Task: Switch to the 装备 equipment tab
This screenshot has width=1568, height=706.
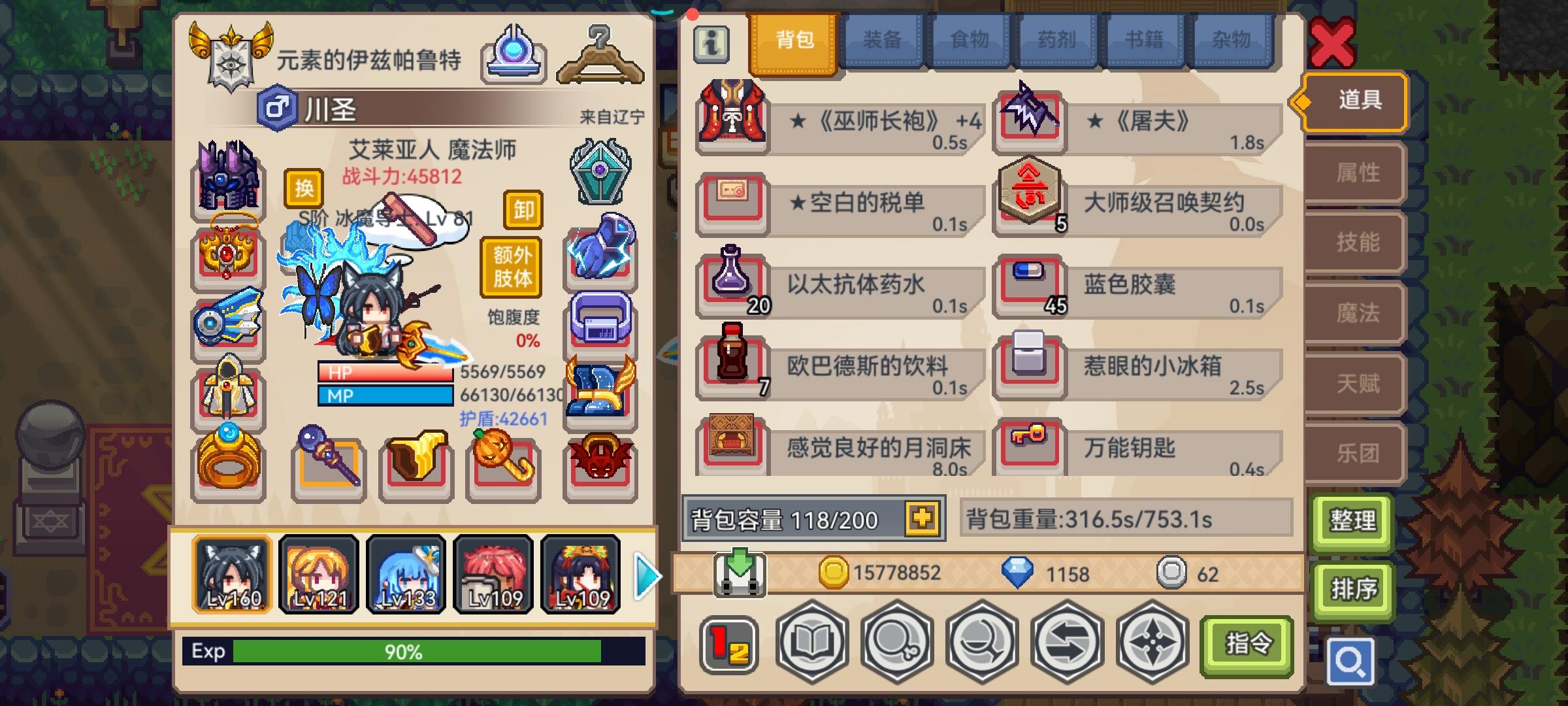Action: (883, 41)
